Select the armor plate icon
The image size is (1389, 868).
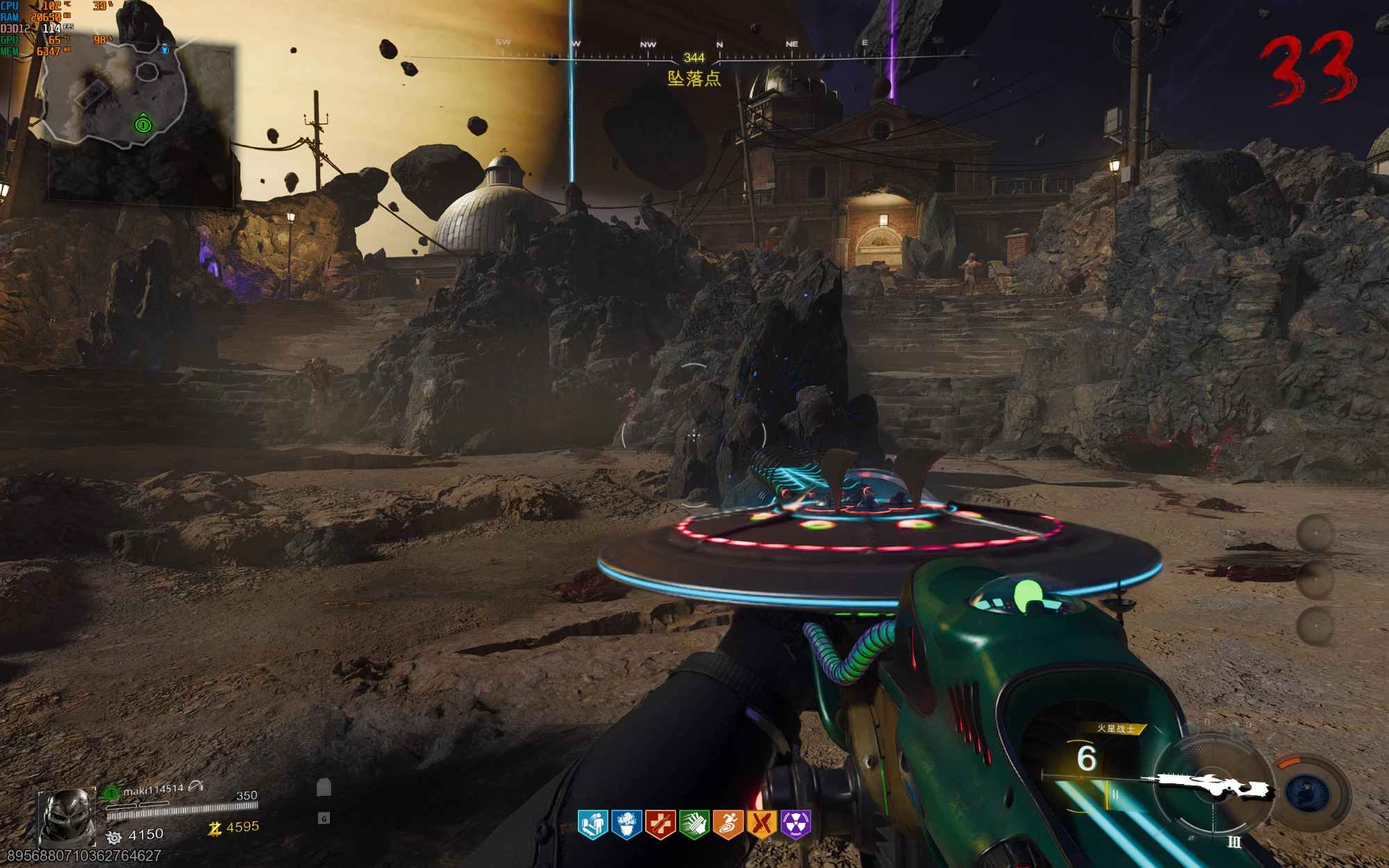tap(324, 787)
